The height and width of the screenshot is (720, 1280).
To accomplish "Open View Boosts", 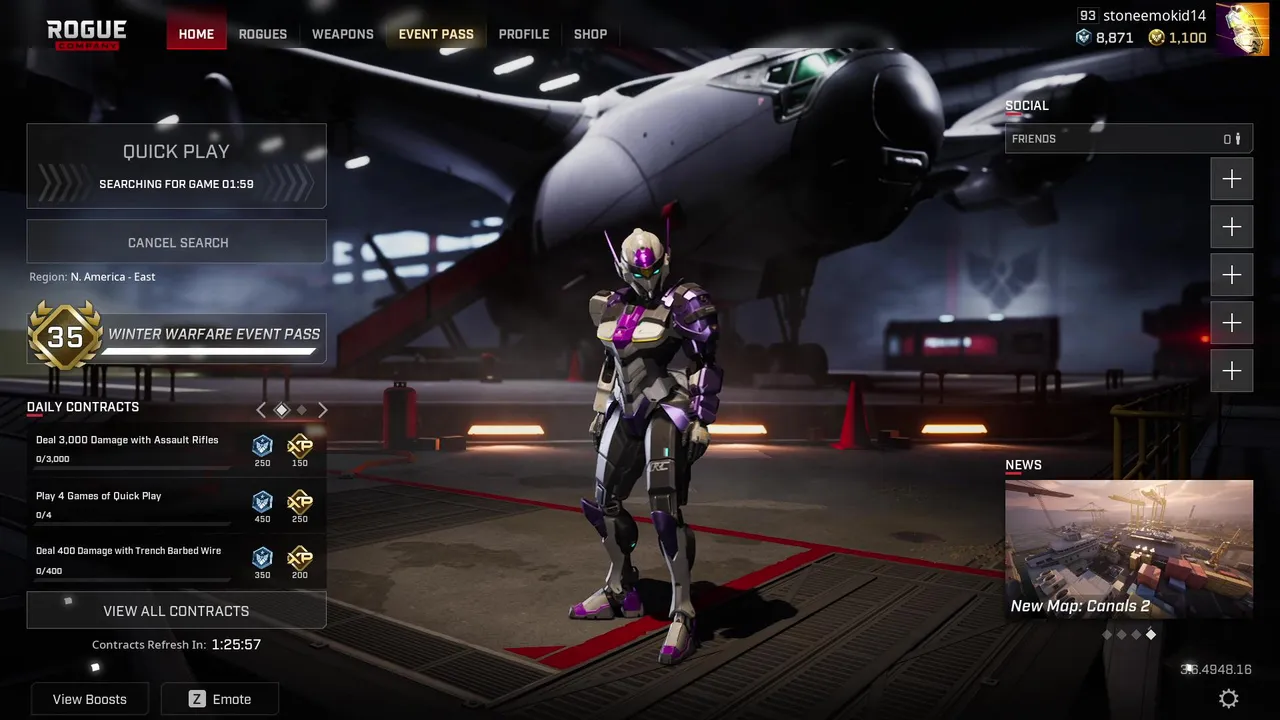I will click(90, 699).
